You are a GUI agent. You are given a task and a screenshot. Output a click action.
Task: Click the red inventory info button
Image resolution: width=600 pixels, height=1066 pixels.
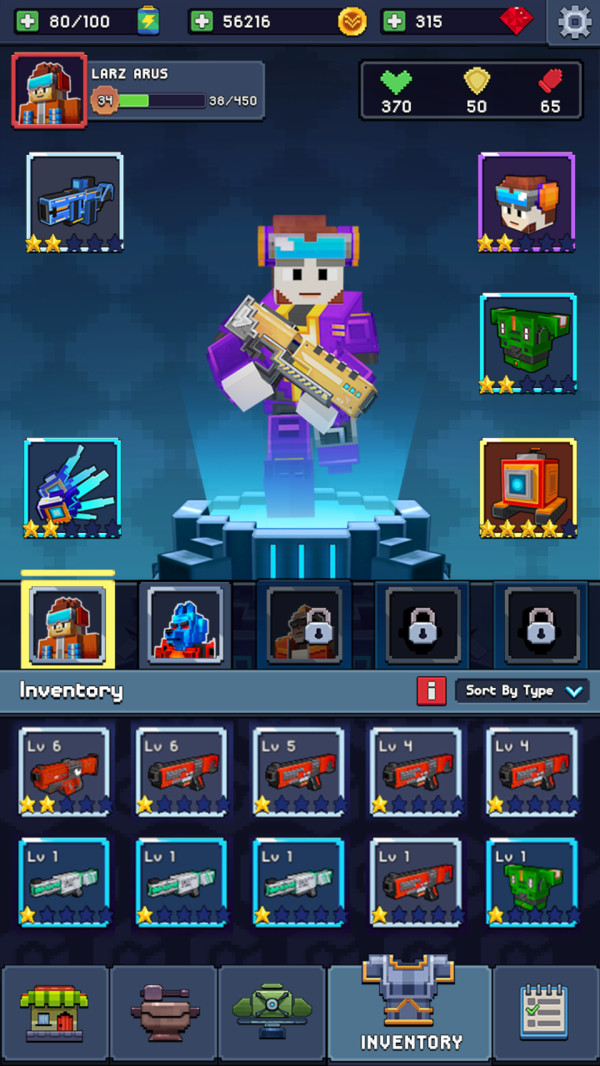[x=431, y=691]
